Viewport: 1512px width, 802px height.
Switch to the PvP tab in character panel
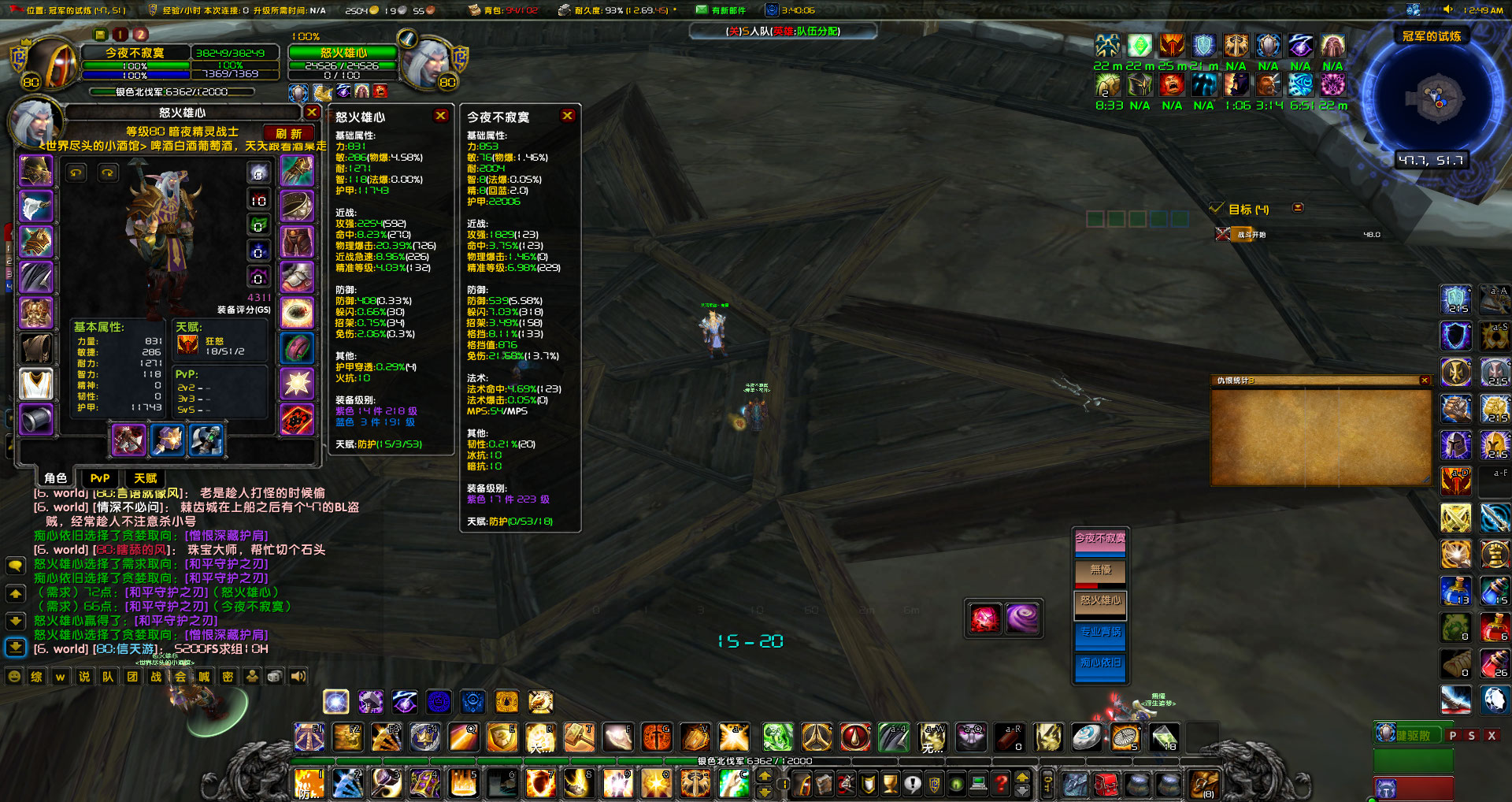(99, 478)
